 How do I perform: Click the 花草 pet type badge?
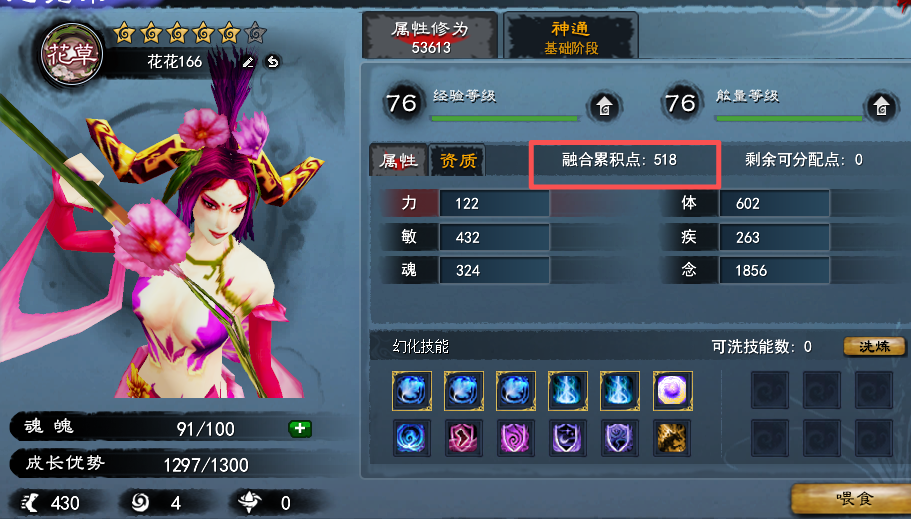point(70,54)
